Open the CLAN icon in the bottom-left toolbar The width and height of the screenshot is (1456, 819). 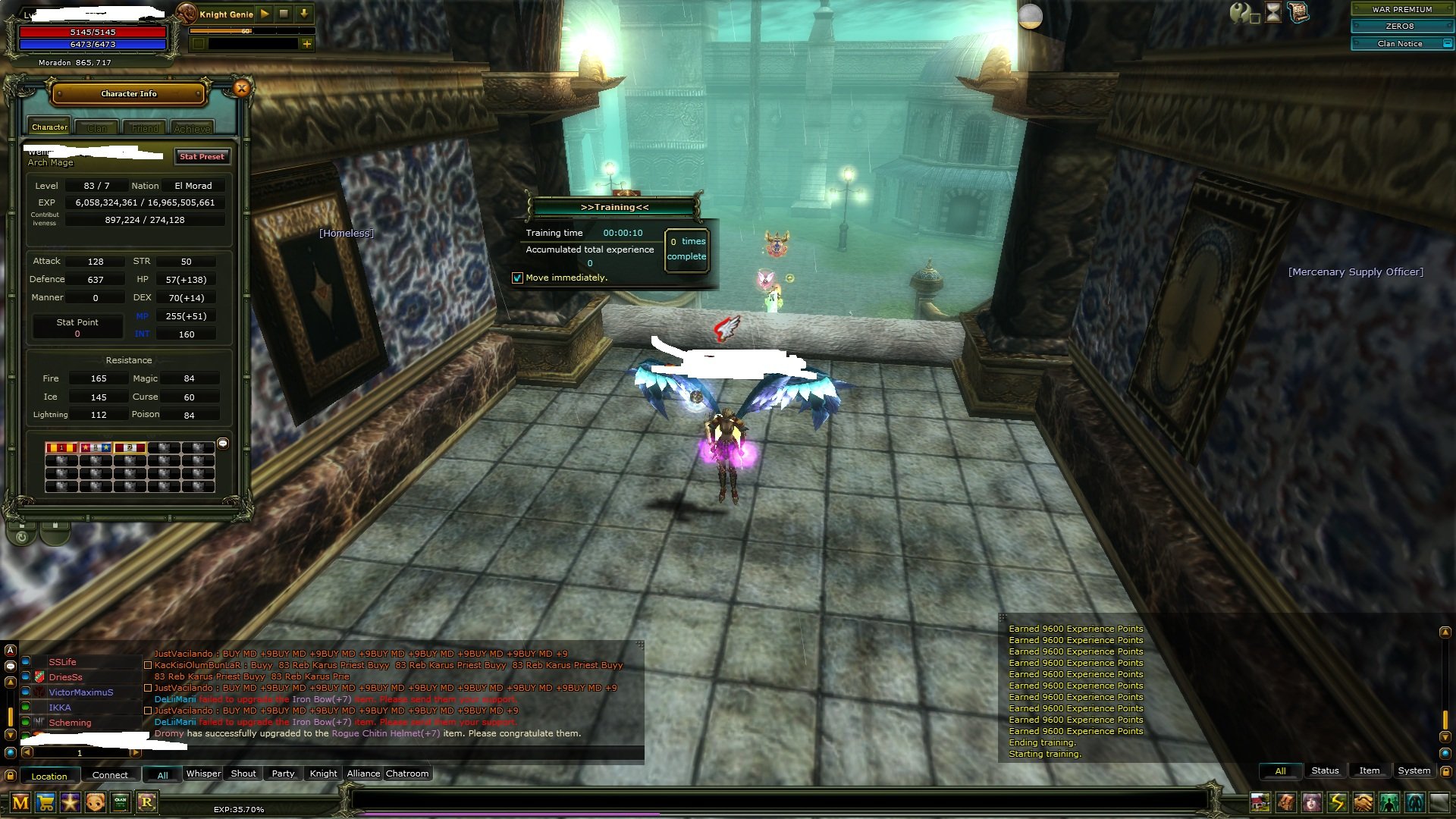pyautogui.click(x=119, y=802)
